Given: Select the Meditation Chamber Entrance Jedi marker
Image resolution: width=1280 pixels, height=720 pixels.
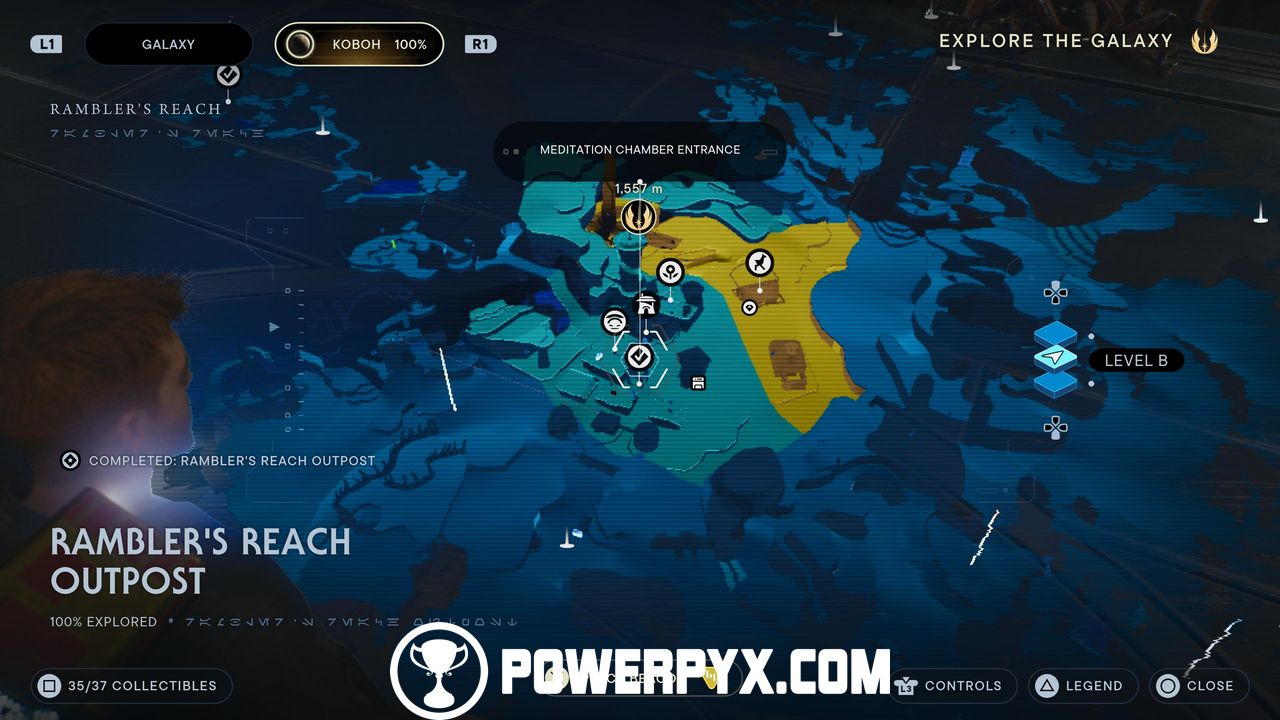Looking at the screenshot, I should (638, 216).
